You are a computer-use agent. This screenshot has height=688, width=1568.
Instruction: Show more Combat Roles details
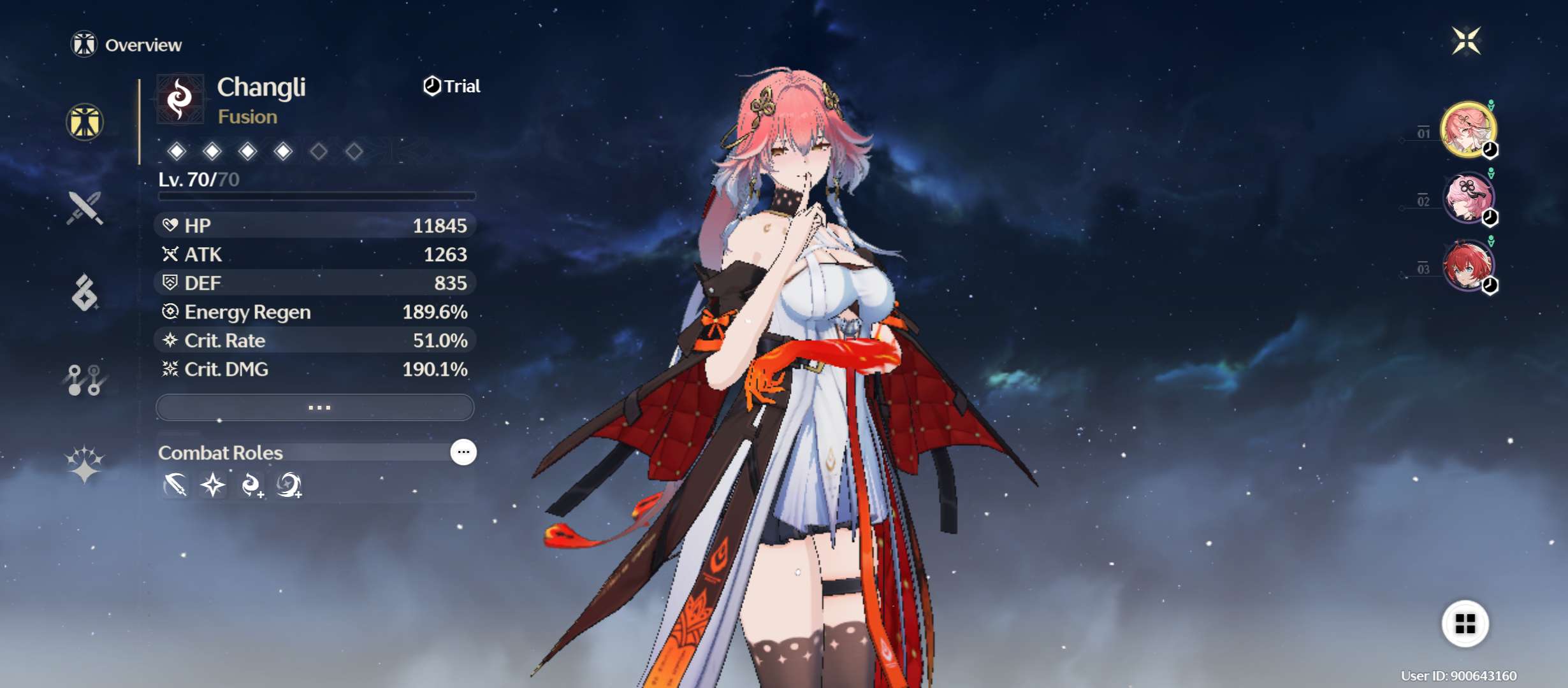pyautogui.click(x=463, y=452)
